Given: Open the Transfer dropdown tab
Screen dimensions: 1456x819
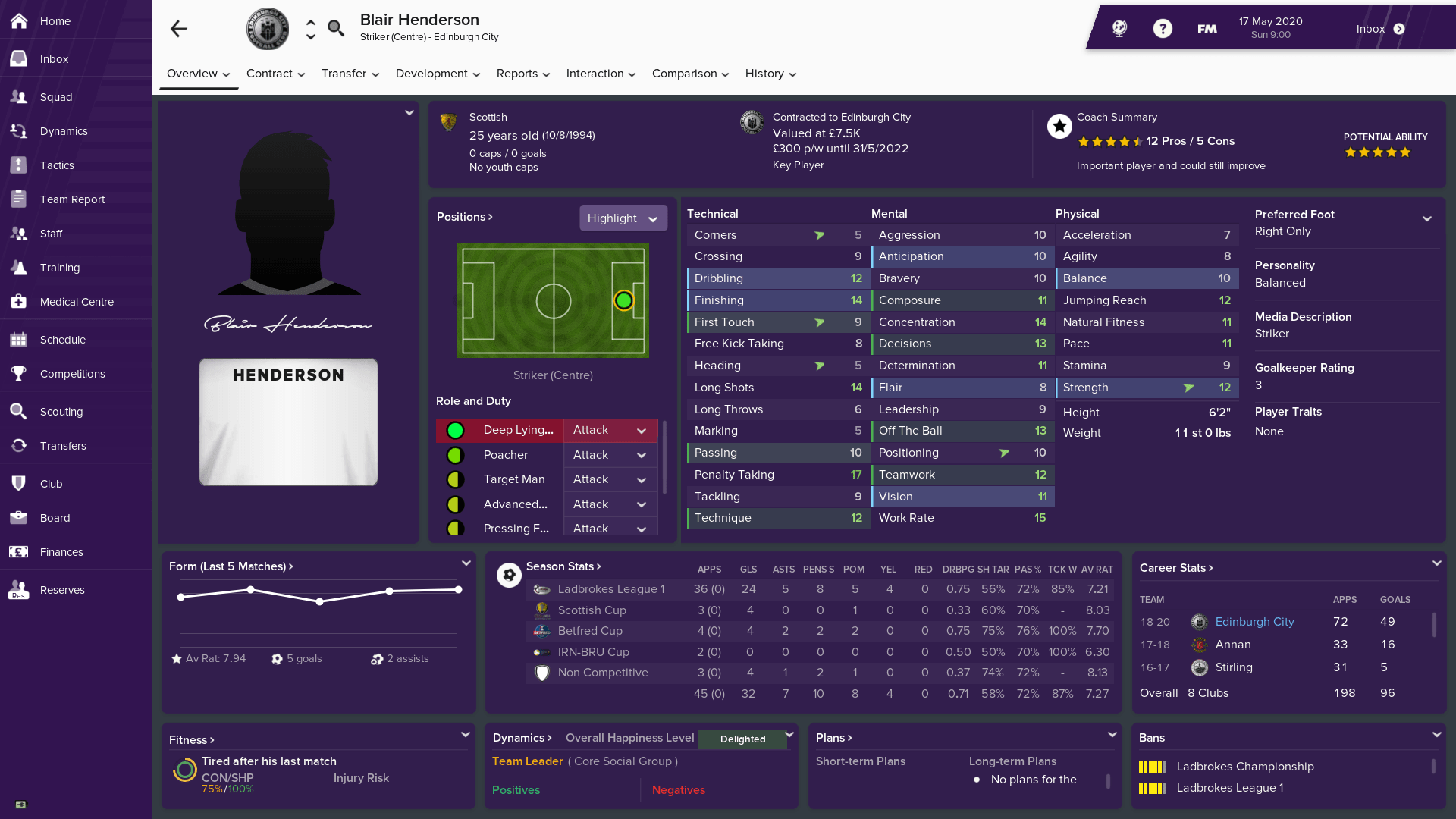Looking at the screenshot, I should click(x=350, y=74).
